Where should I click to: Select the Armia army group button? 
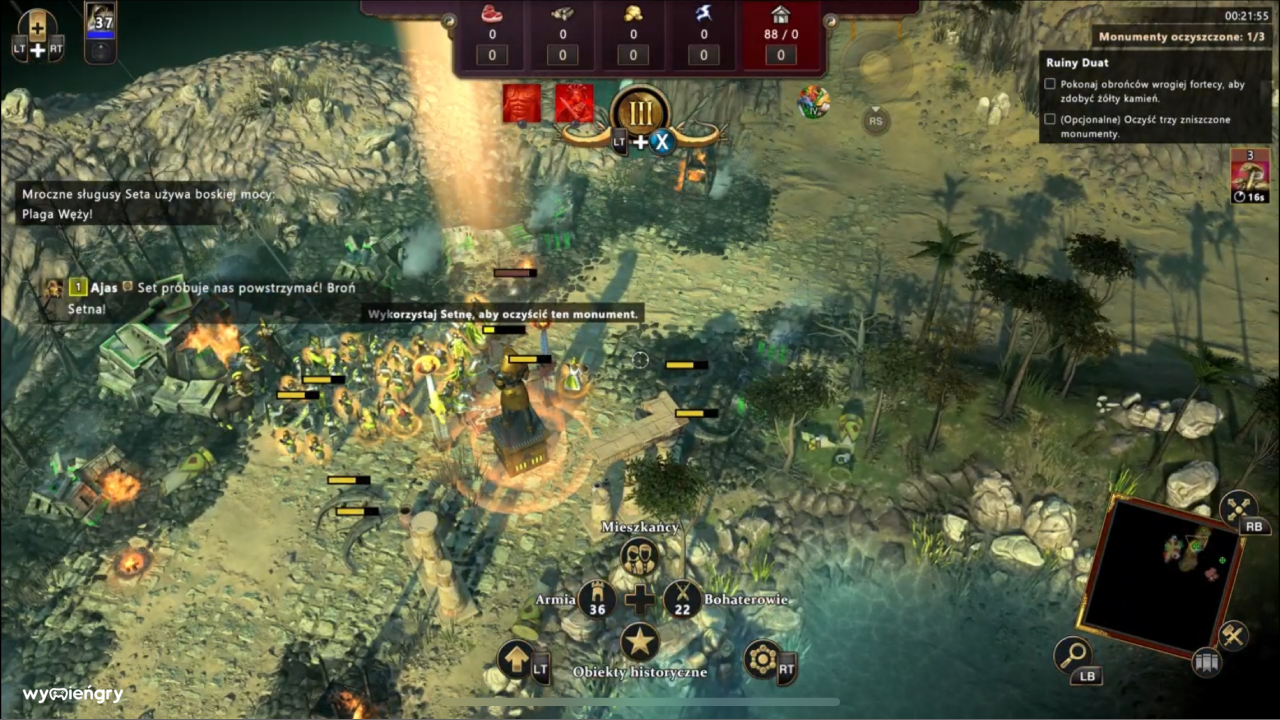click(597, 599)
